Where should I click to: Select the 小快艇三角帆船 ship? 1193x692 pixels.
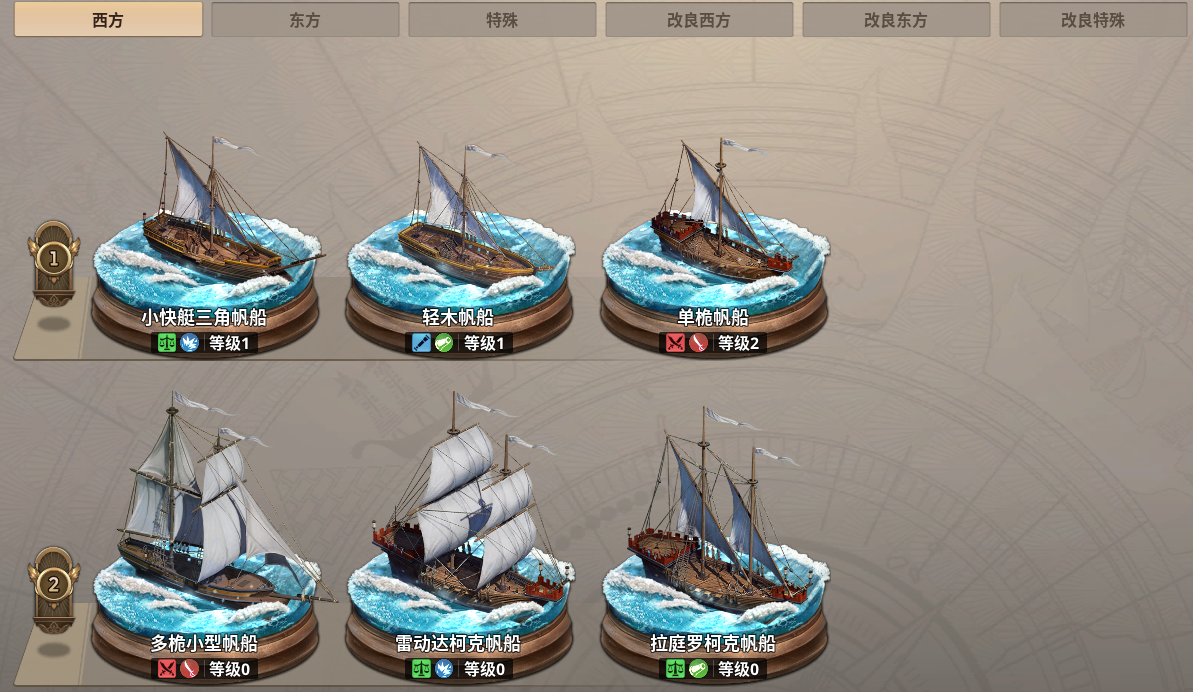point(205,240)
